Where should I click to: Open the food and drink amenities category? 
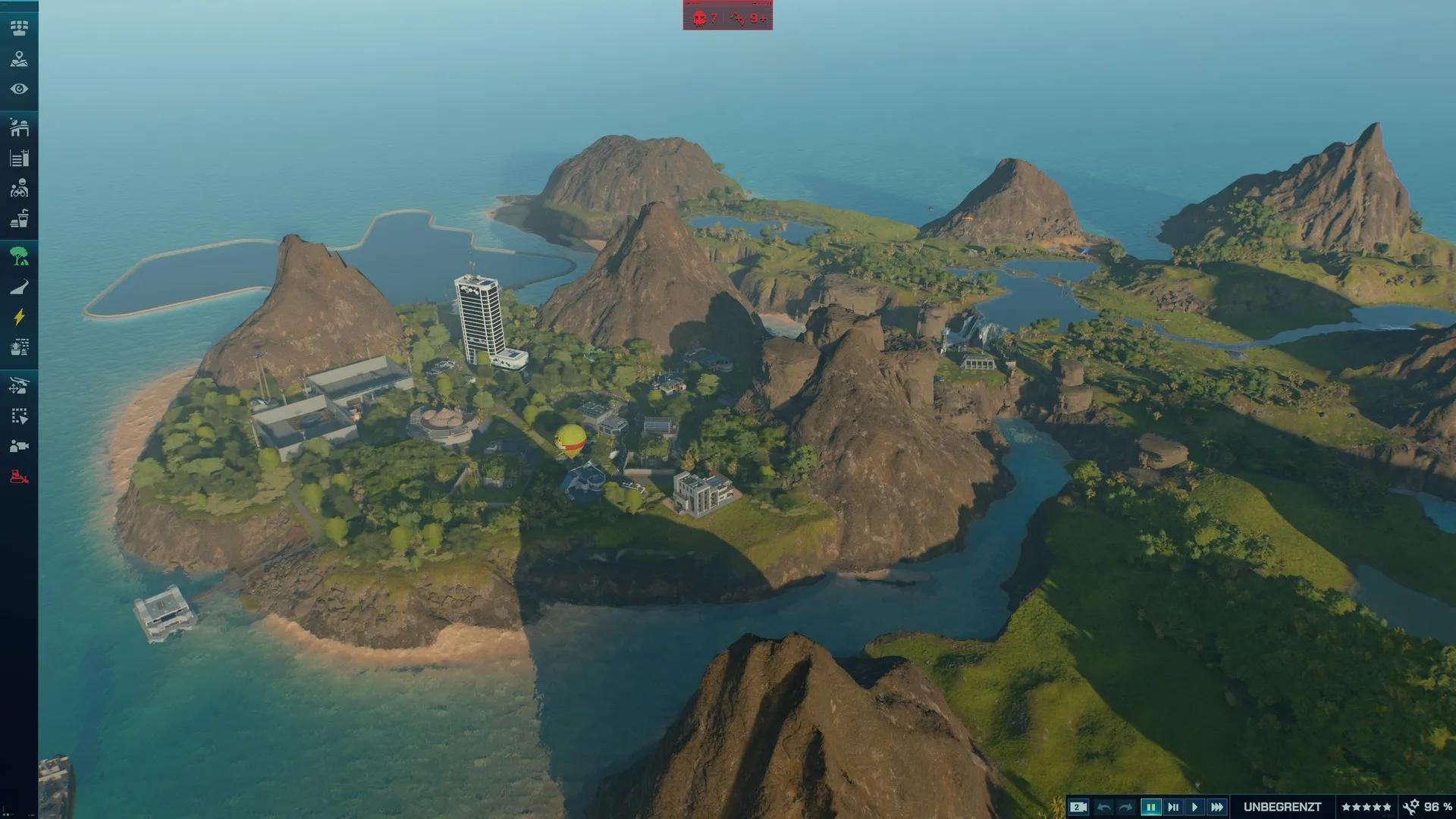pos(19,219)
